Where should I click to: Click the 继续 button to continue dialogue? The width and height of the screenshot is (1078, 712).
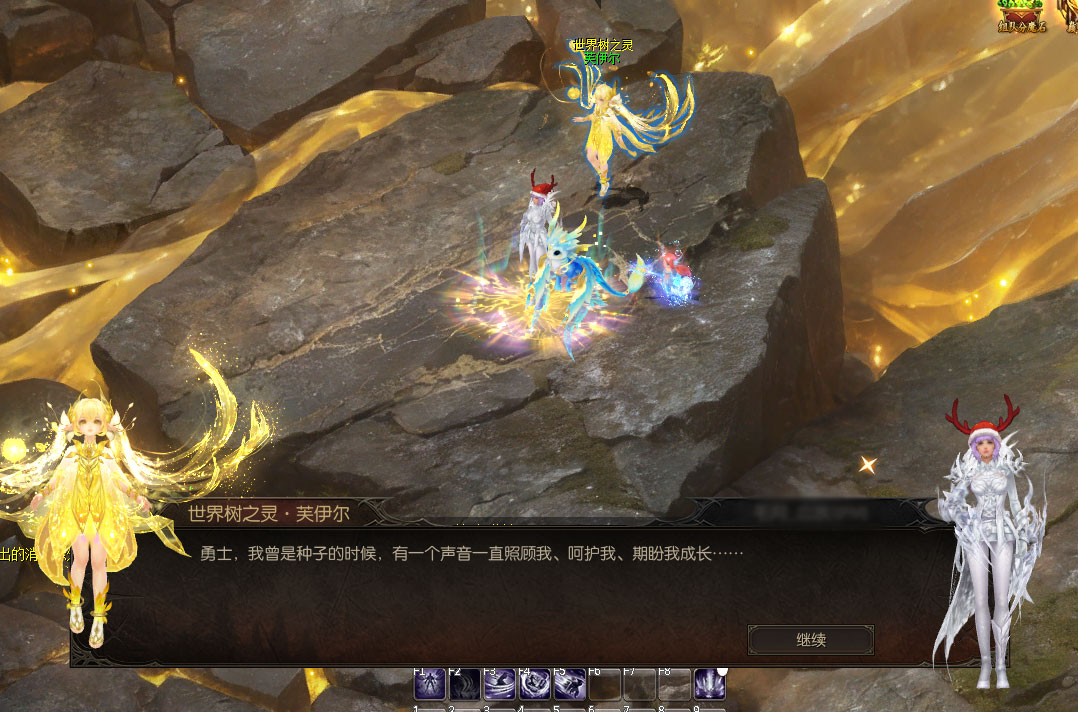point(810,640)
